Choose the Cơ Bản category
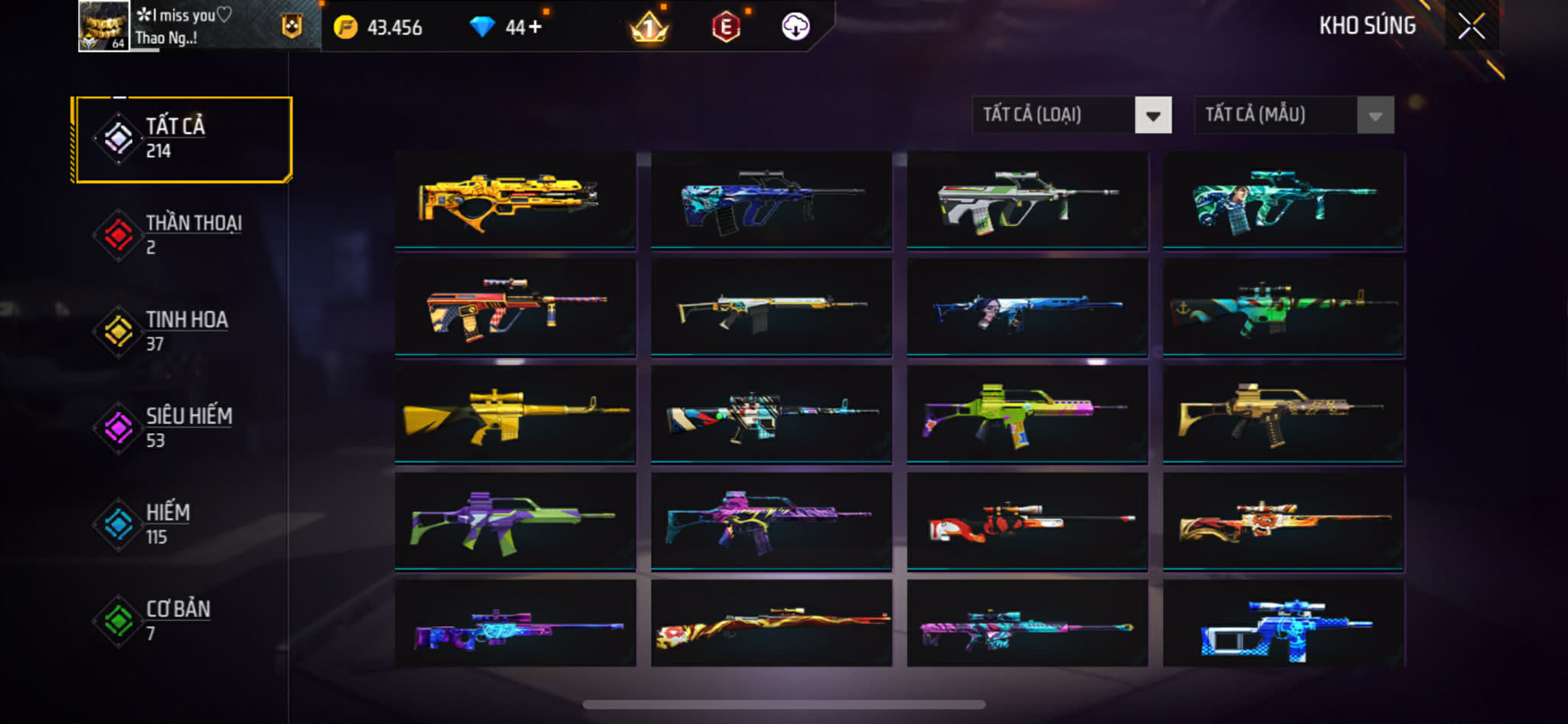1568x724 pixels. point(182,621)
